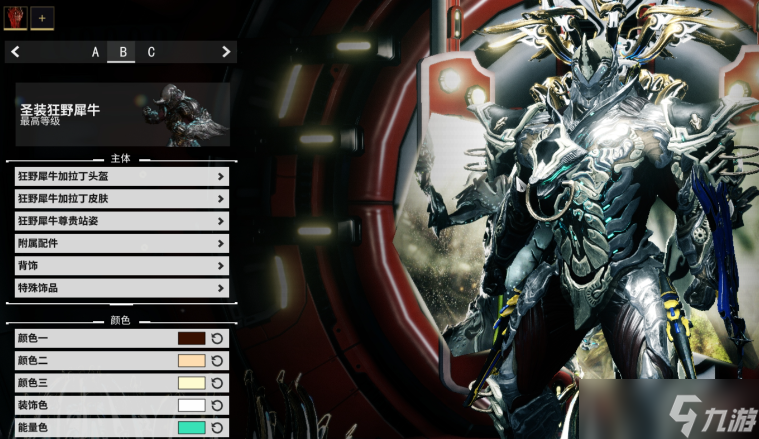Open 狂野犀牛加拉丁头盔 helmet options
The width and height of the screenshot is (759, 439).
[x=122, y=176]
